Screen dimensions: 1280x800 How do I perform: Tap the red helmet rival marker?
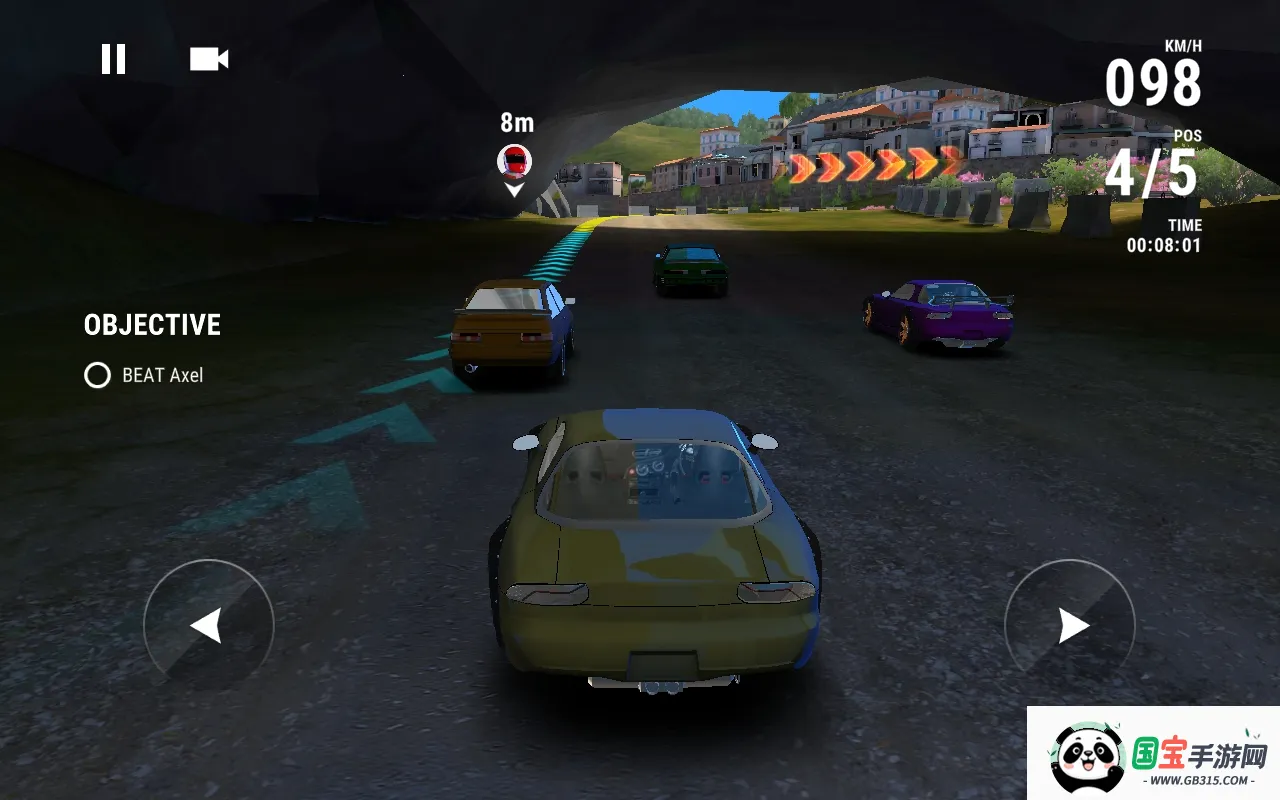513,163
